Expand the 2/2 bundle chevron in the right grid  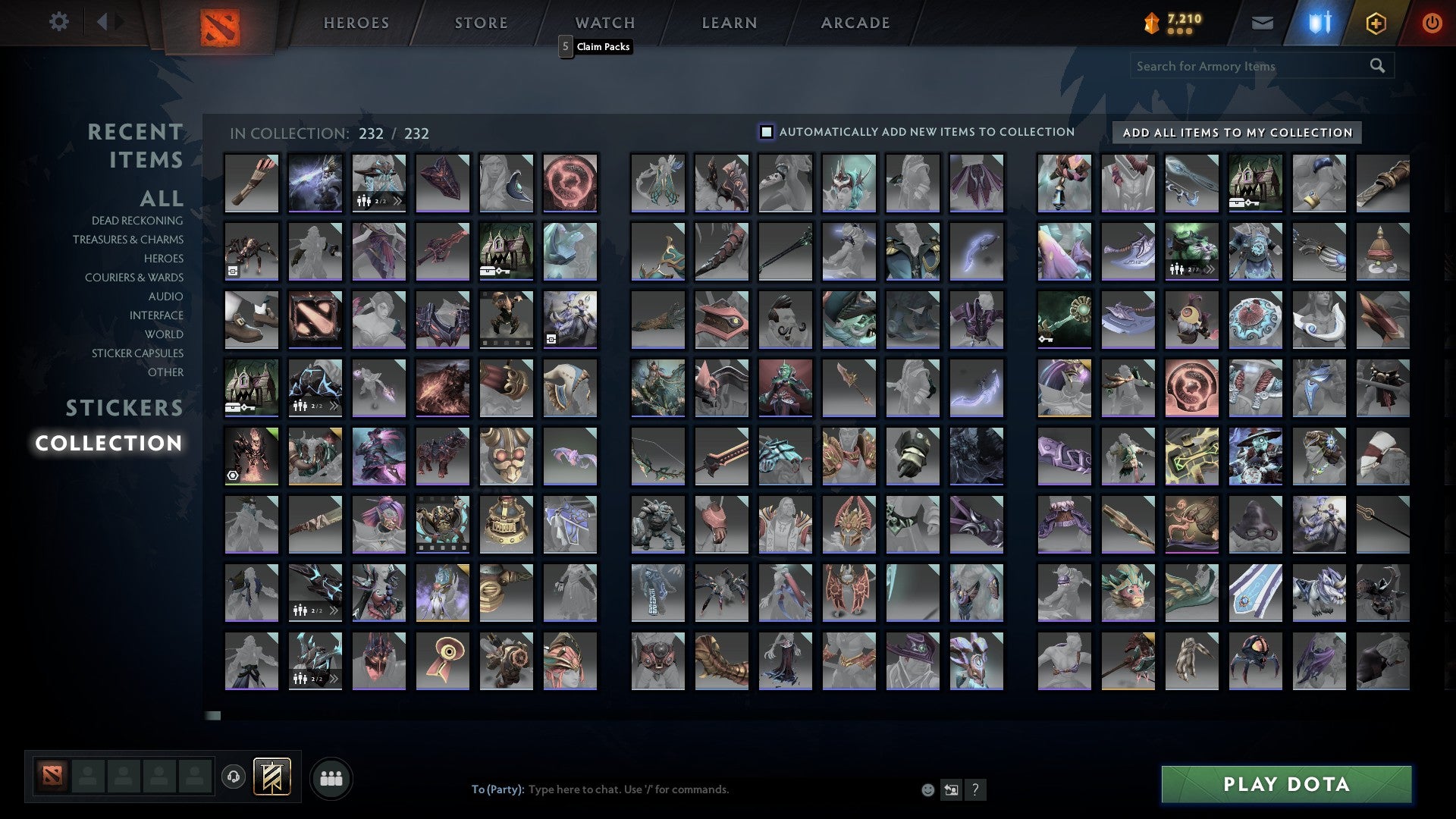coord(1211,268)
